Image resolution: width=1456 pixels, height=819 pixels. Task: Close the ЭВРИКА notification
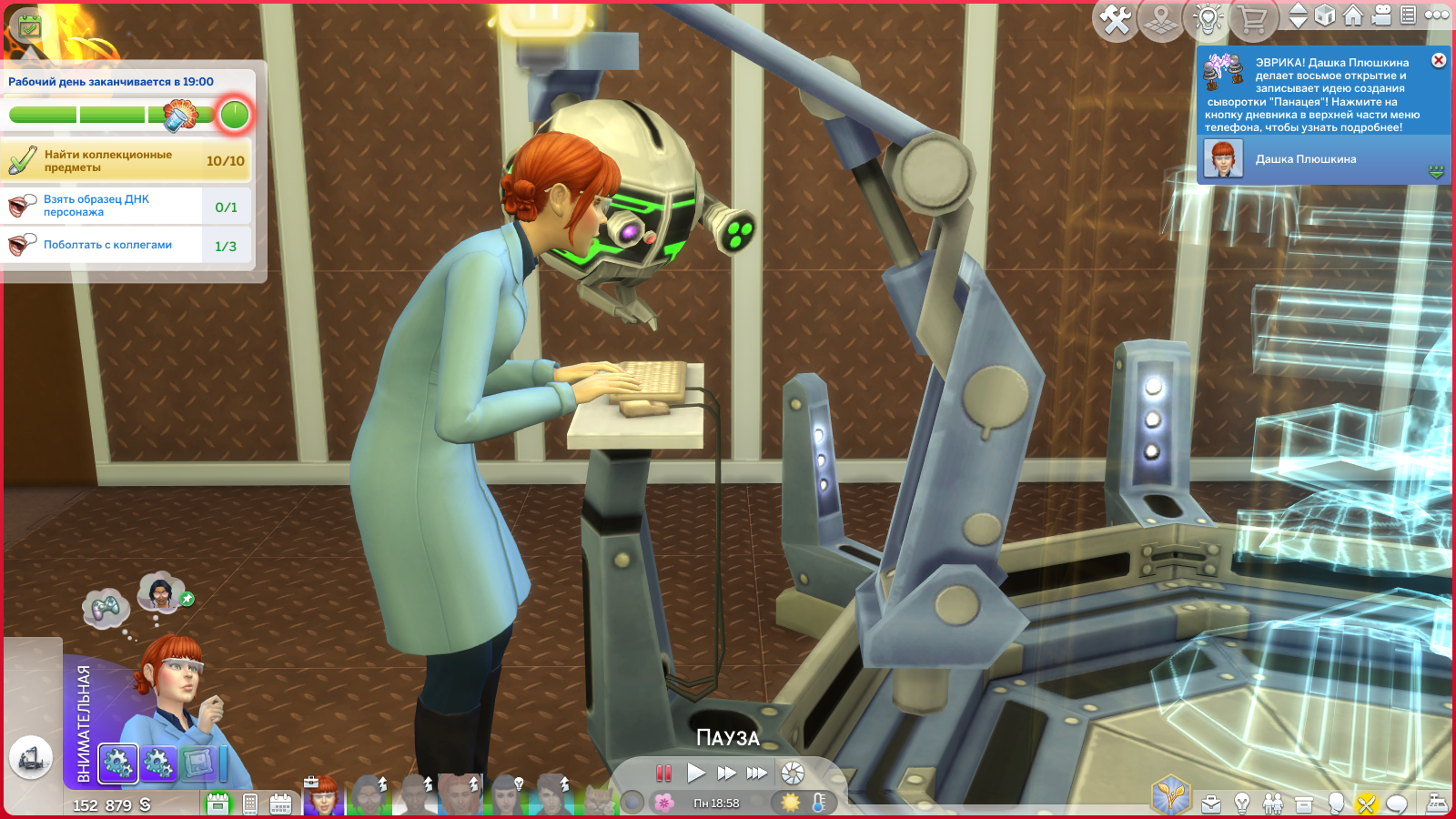point(1439,60)
